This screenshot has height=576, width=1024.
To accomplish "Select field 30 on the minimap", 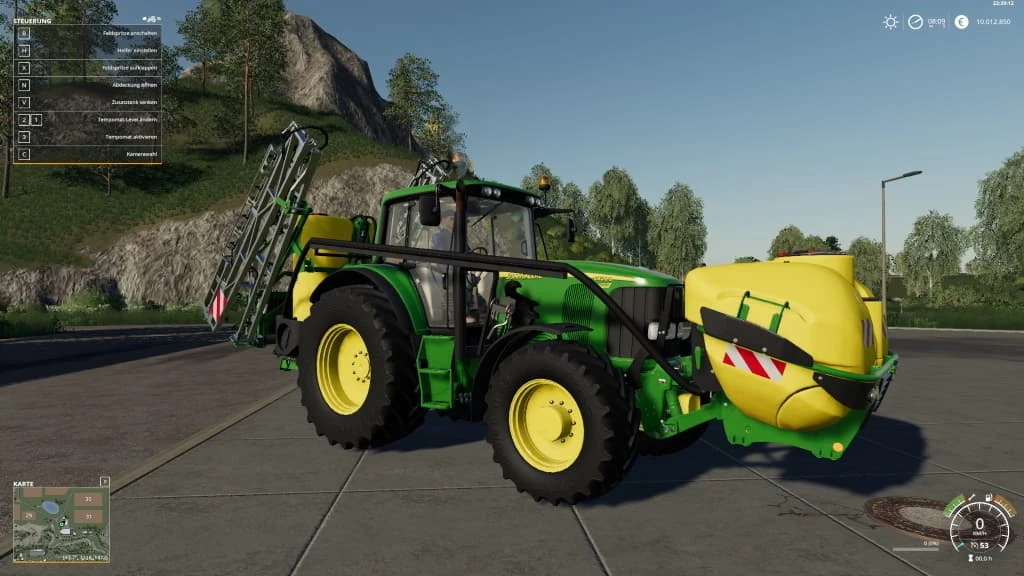I will tap(88, 498).
